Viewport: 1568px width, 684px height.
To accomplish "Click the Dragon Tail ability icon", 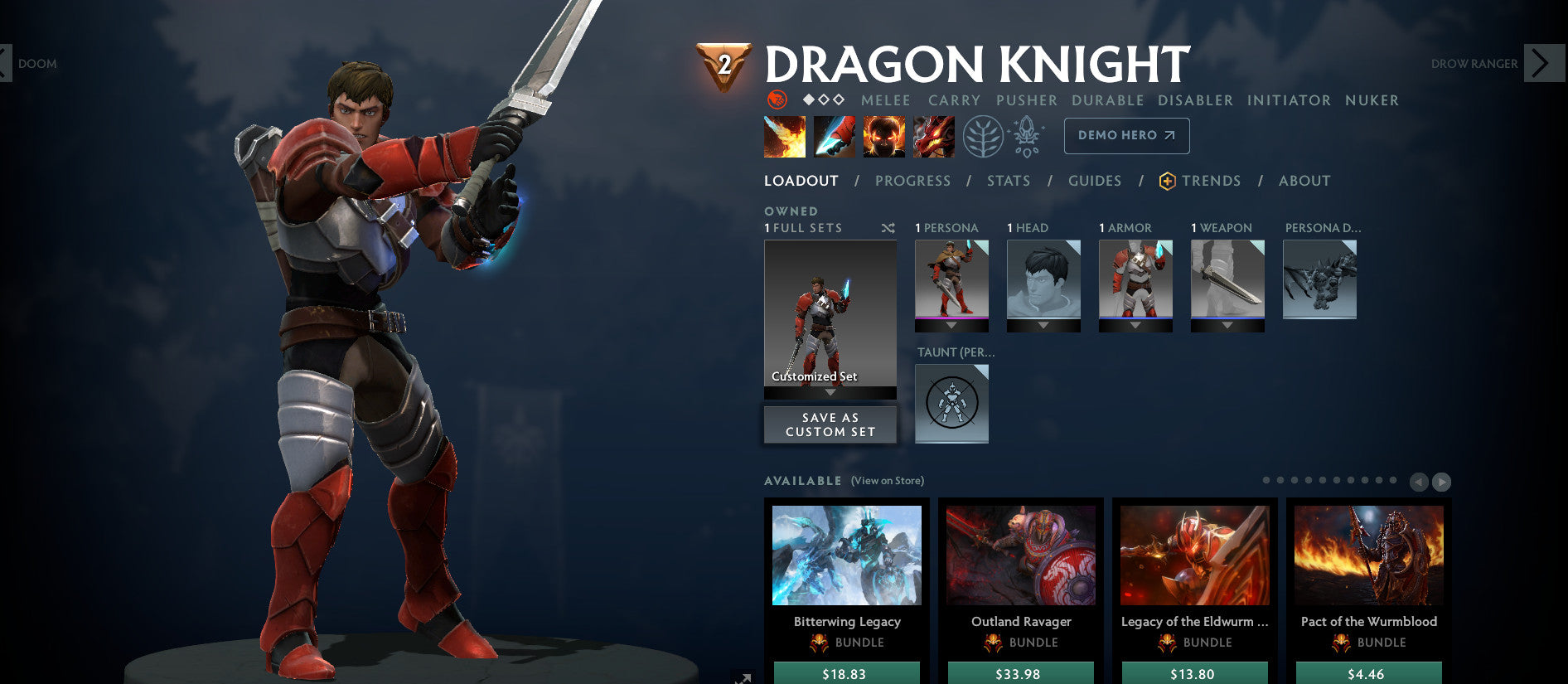I will [x=835, y=137].
